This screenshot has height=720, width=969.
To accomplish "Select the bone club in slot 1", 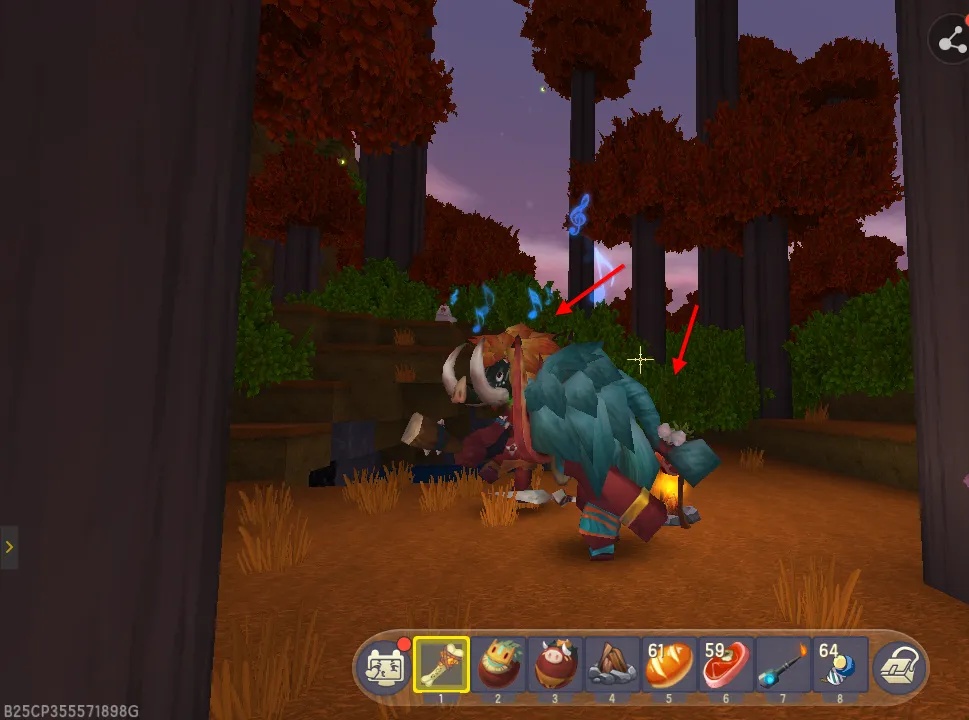I will tap(442, 664).
